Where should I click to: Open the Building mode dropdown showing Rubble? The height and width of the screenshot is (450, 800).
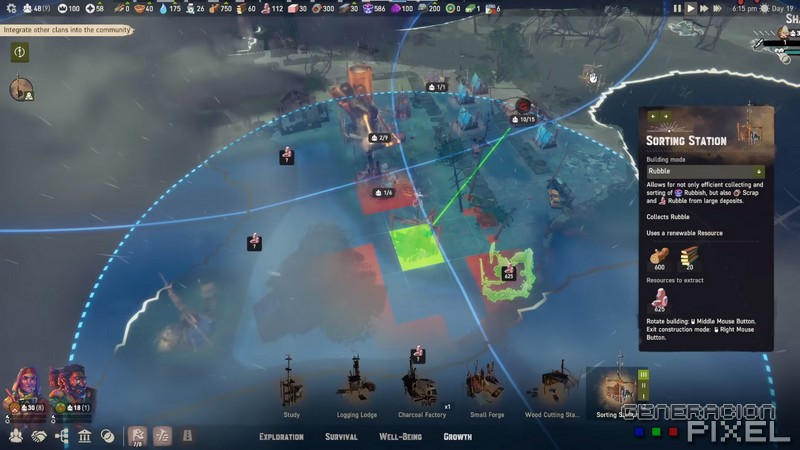(x=705, y=171)
